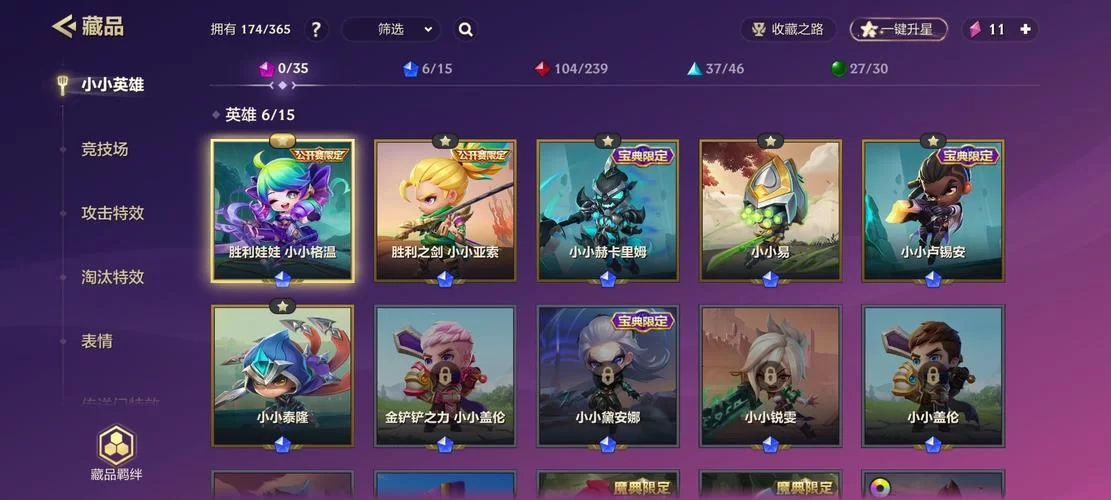Go back from the 藏品 screen

(65, 26)
